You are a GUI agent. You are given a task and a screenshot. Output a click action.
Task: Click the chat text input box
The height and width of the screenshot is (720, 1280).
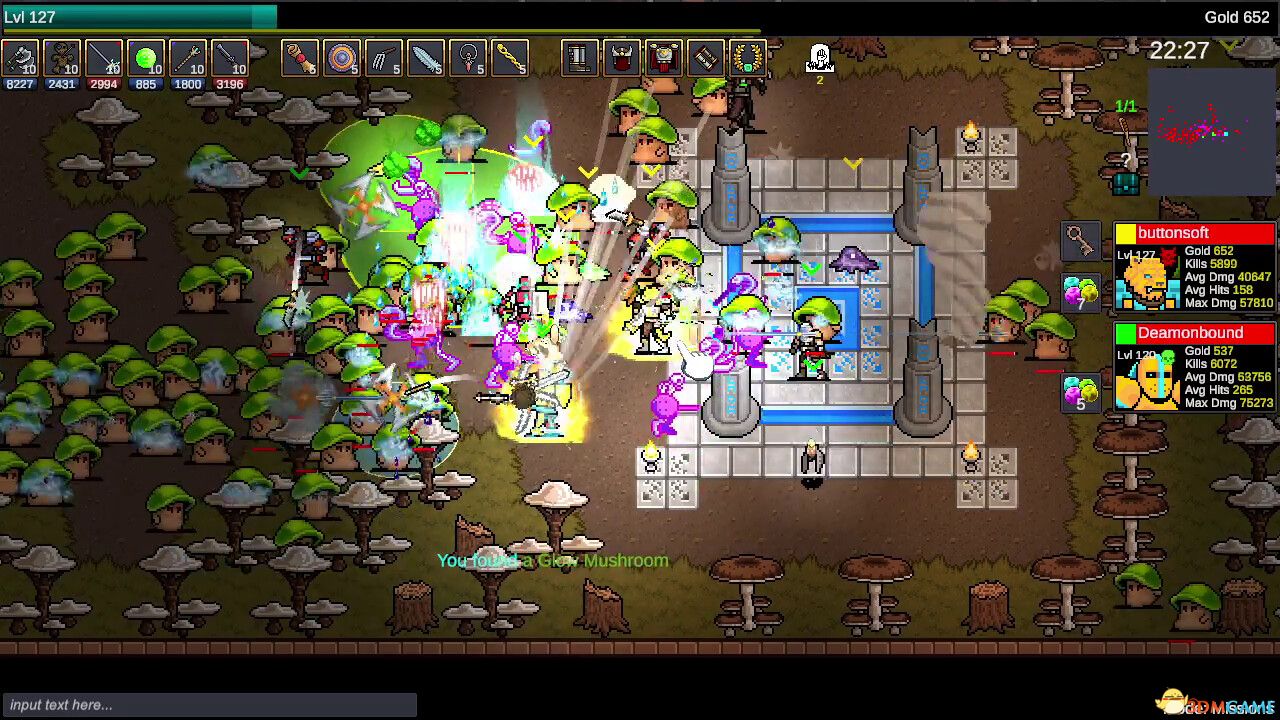209,705
